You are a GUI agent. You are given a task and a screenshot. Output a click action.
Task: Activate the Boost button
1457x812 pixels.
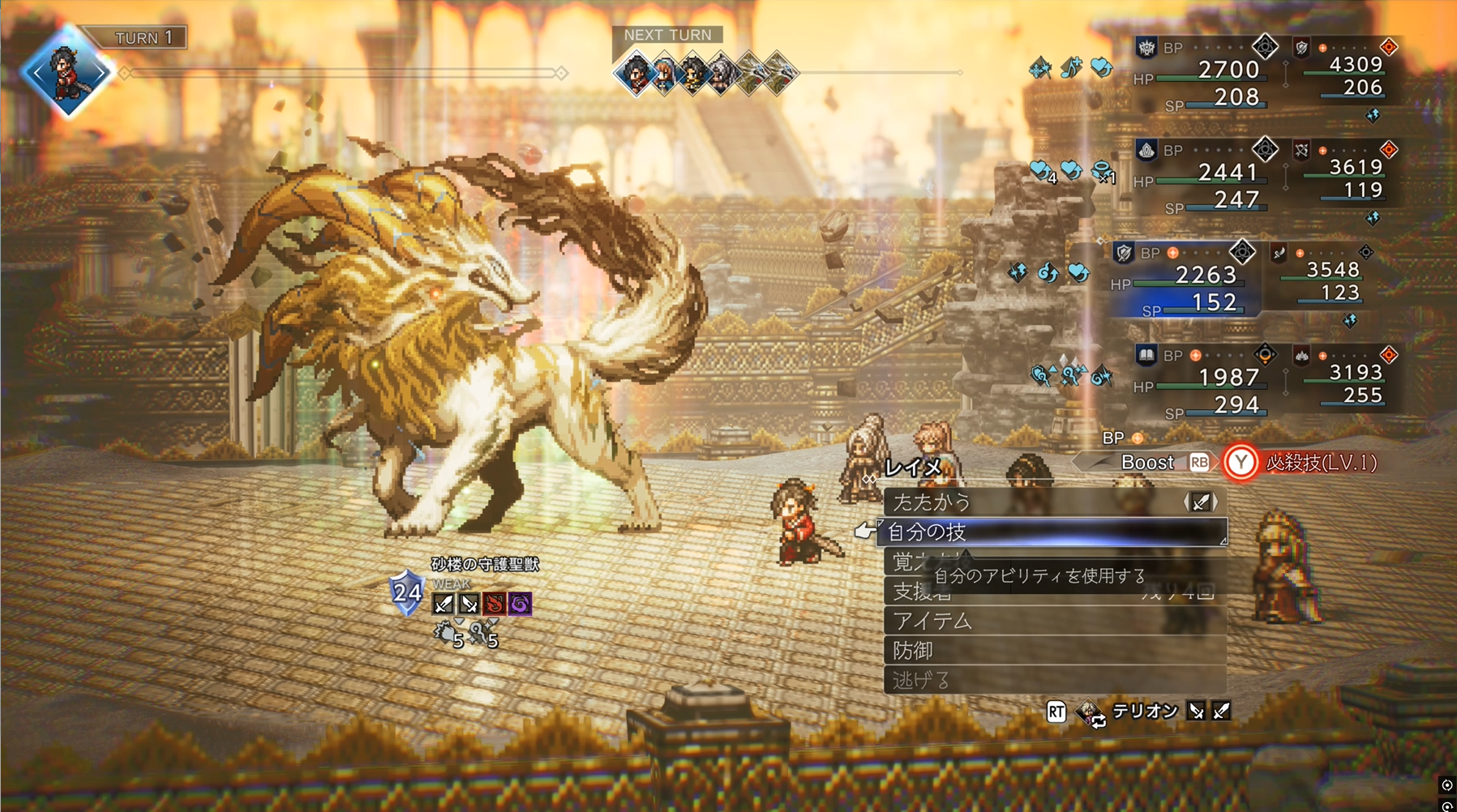pyautogui.click(x=1148, y=463)
